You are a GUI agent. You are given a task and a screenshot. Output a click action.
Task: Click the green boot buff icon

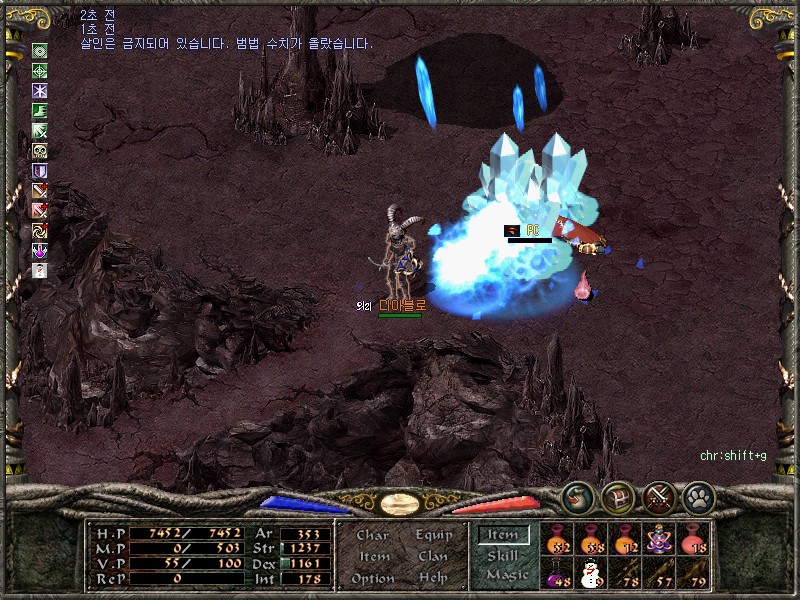click(40, 111)
